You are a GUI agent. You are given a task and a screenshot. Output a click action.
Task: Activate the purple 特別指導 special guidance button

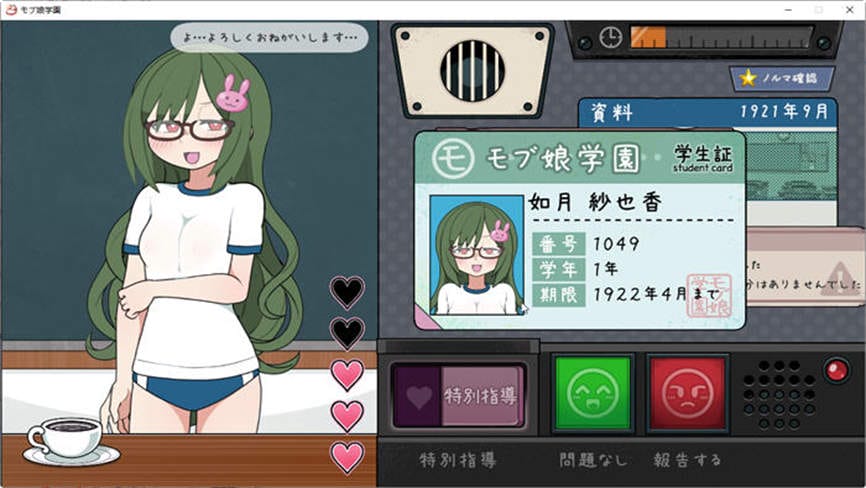[x=459, y=395]
